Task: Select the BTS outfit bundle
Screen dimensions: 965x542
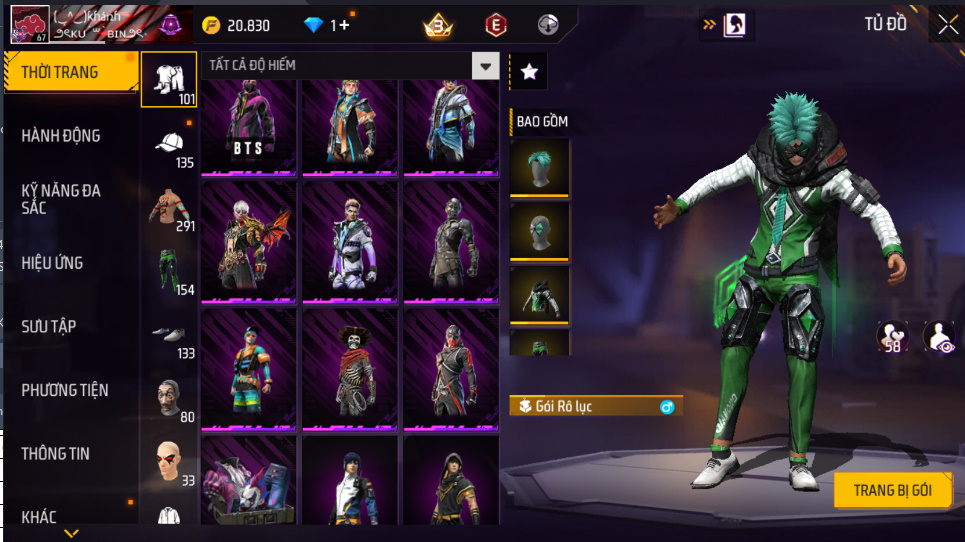Action: click(248, 126)
